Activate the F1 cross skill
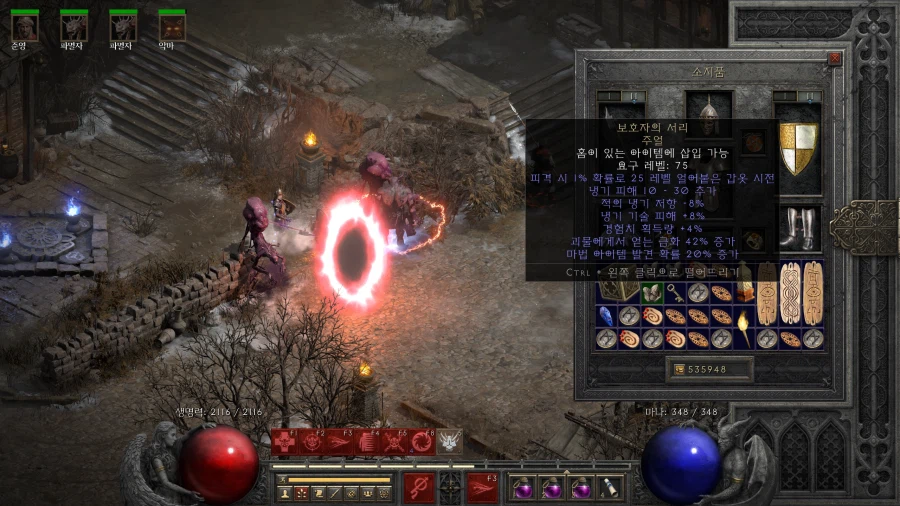The image size is (900, 506). [285, 441]
